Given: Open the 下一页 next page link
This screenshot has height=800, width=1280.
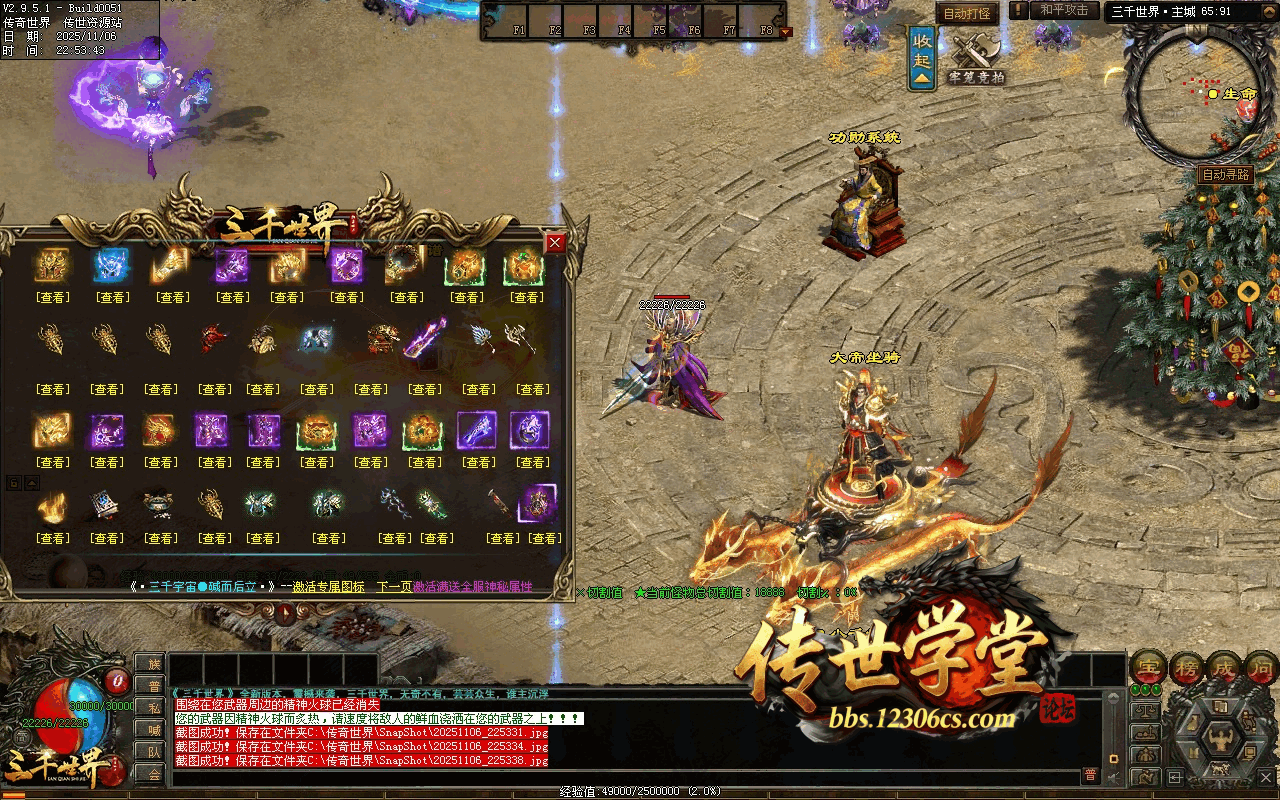Looking at the screenshot, I should 394,587.
